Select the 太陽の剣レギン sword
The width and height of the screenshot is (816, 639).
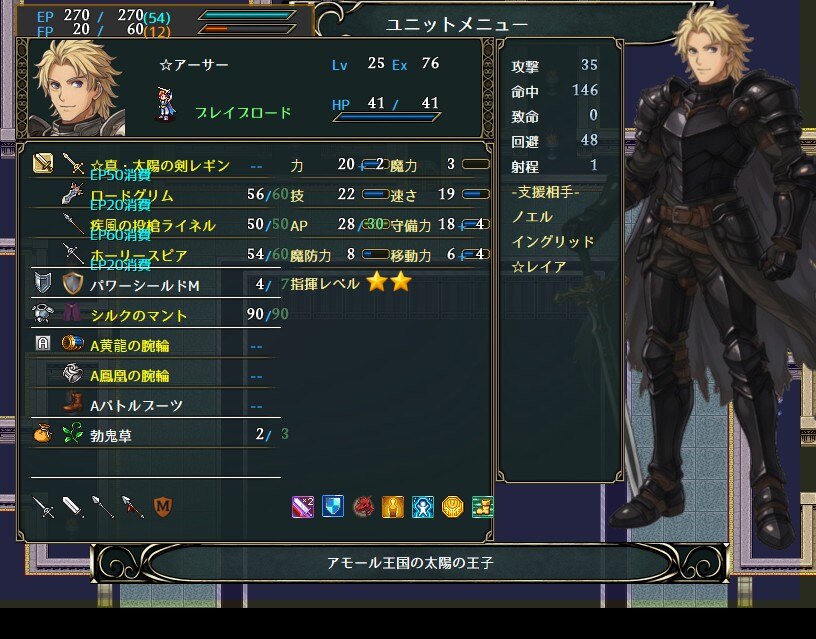point(160,165)
